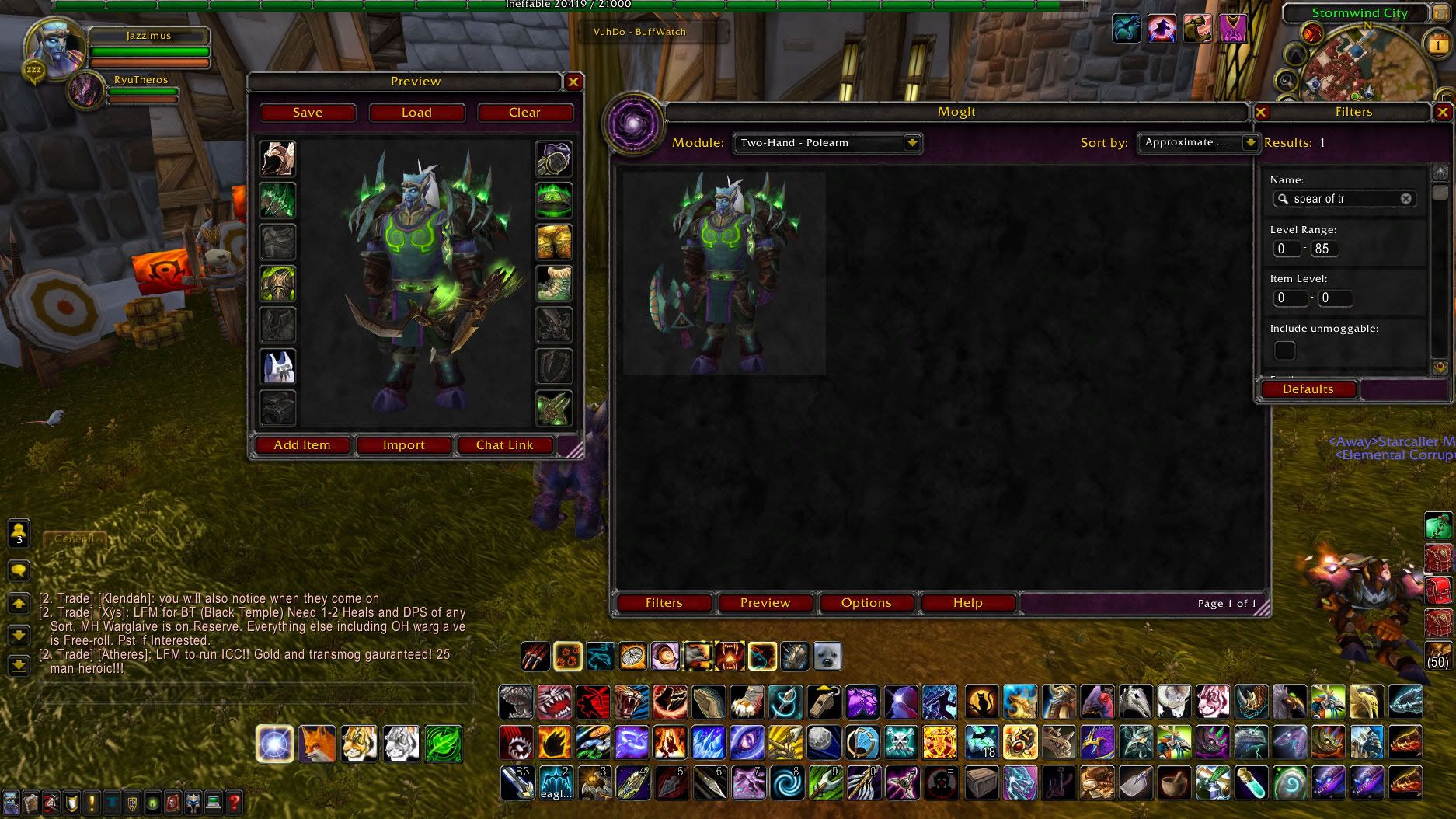This screenshot has height=819, width=1456.
Task: Save the current preview outfit
Action: pos(308,113)
